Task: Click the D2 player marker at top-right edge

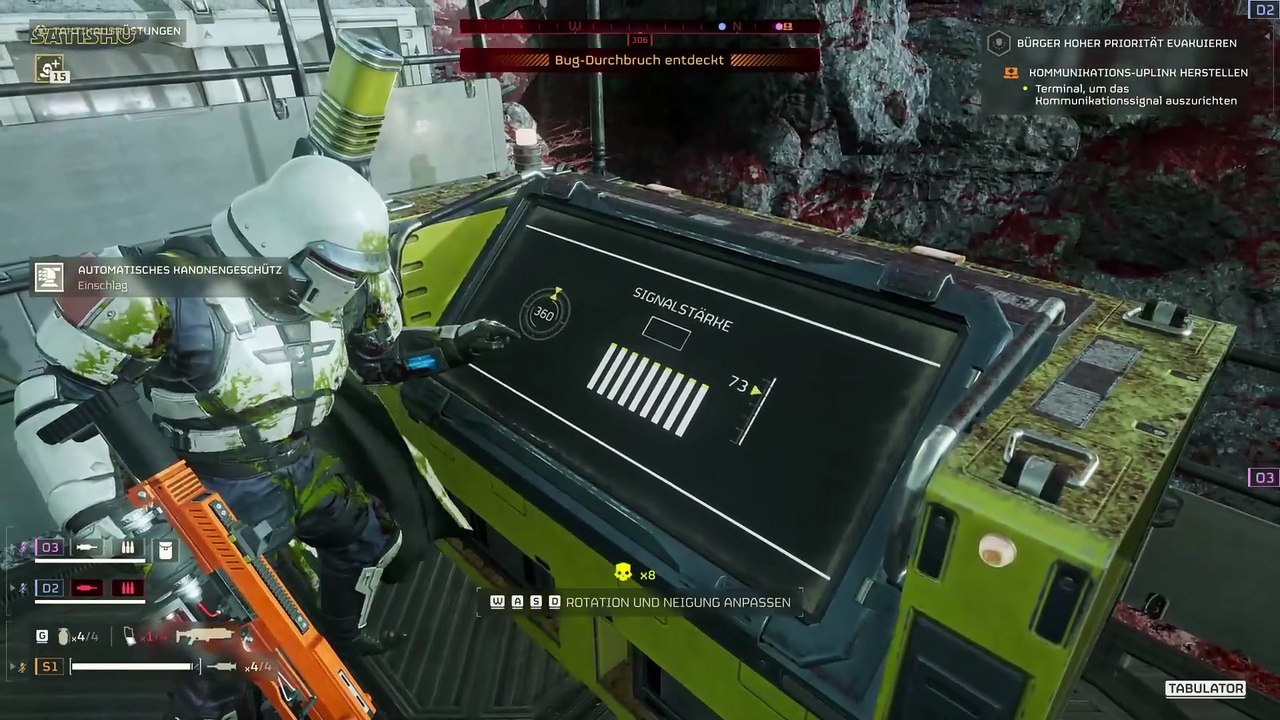Action: (1263, 9)
